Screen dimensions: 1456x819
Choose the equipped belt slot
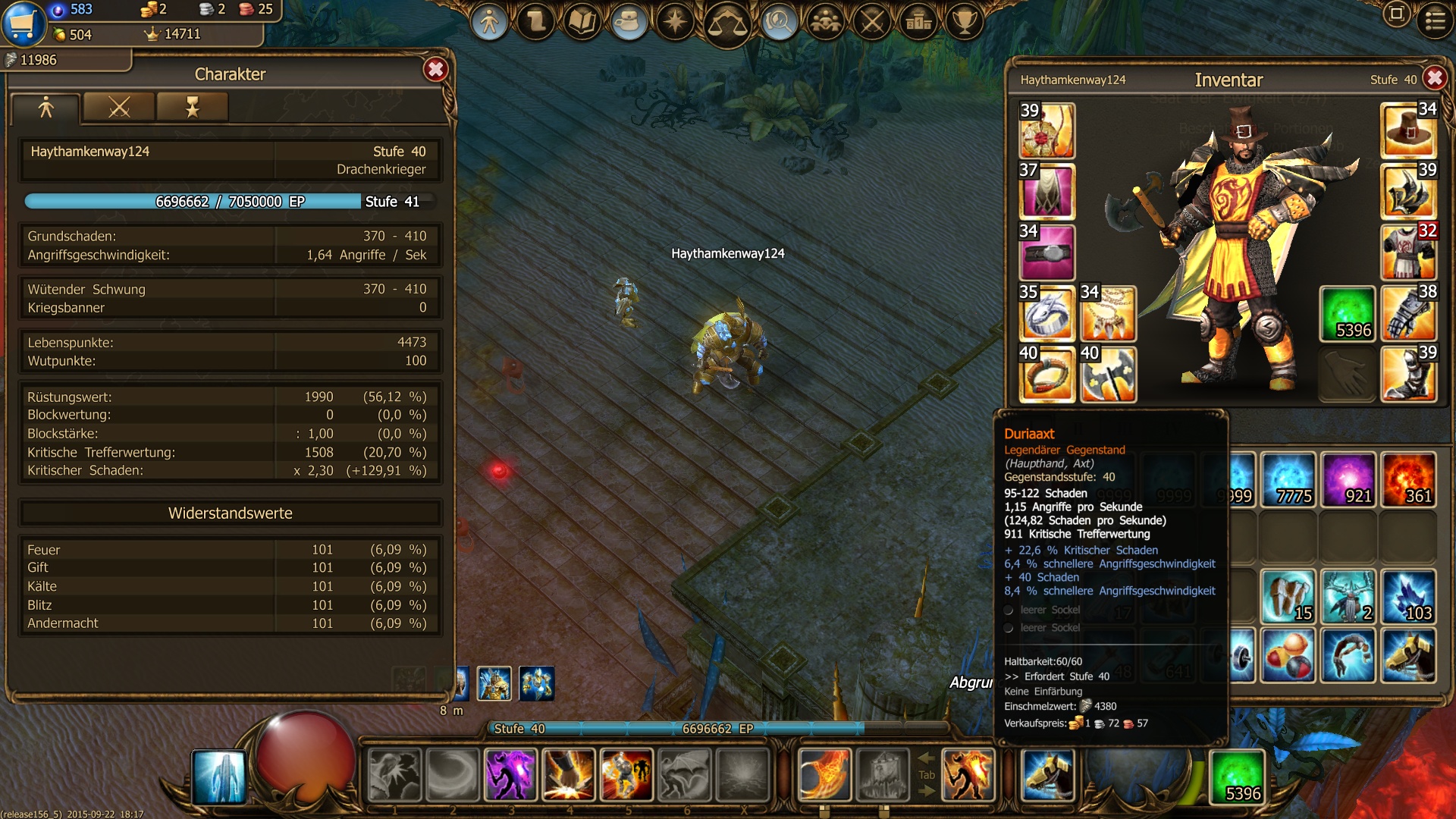pos(1046,253)
